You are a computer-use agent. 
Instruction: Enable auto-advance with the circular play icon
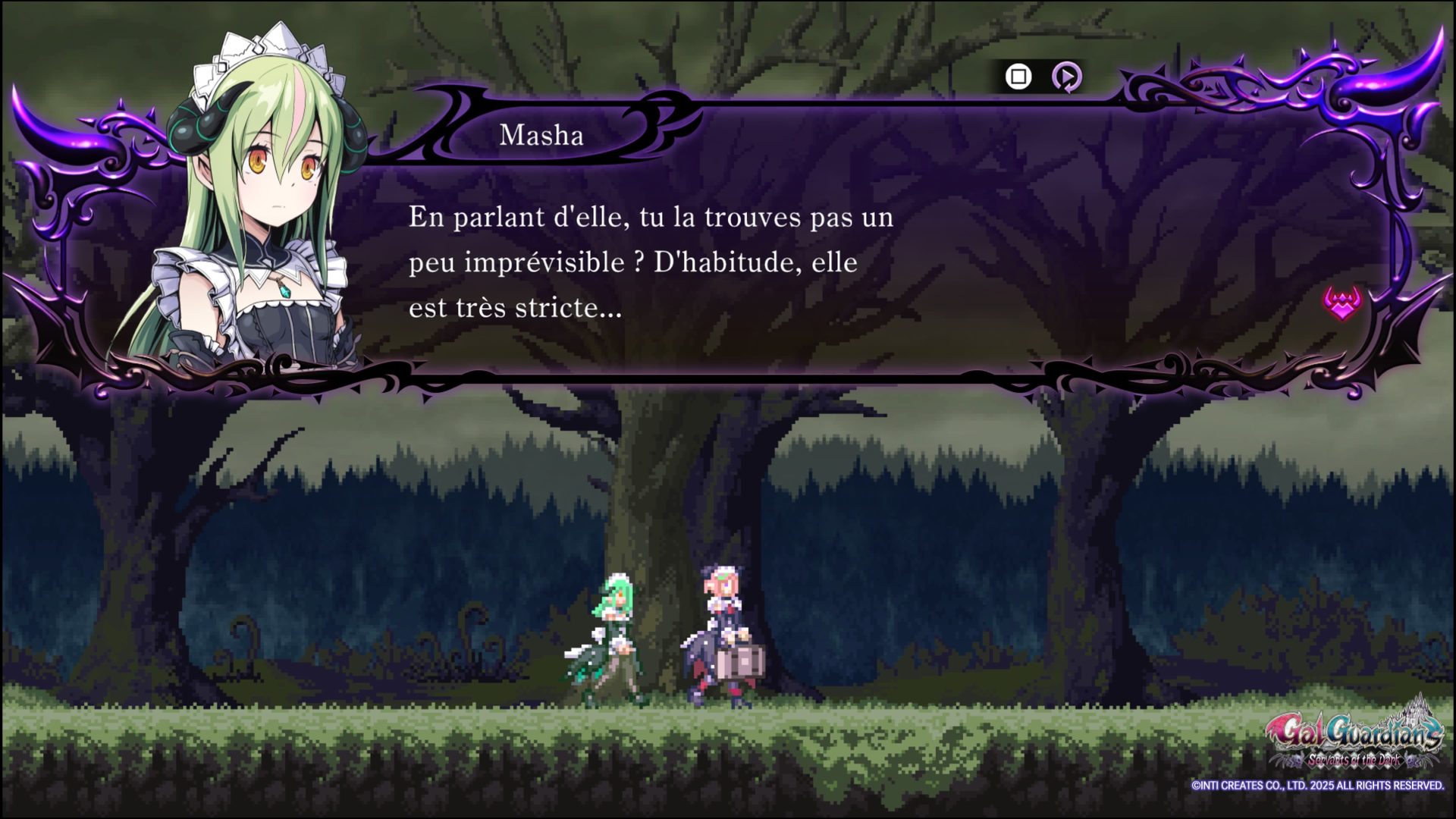[x=1068, y=77]
